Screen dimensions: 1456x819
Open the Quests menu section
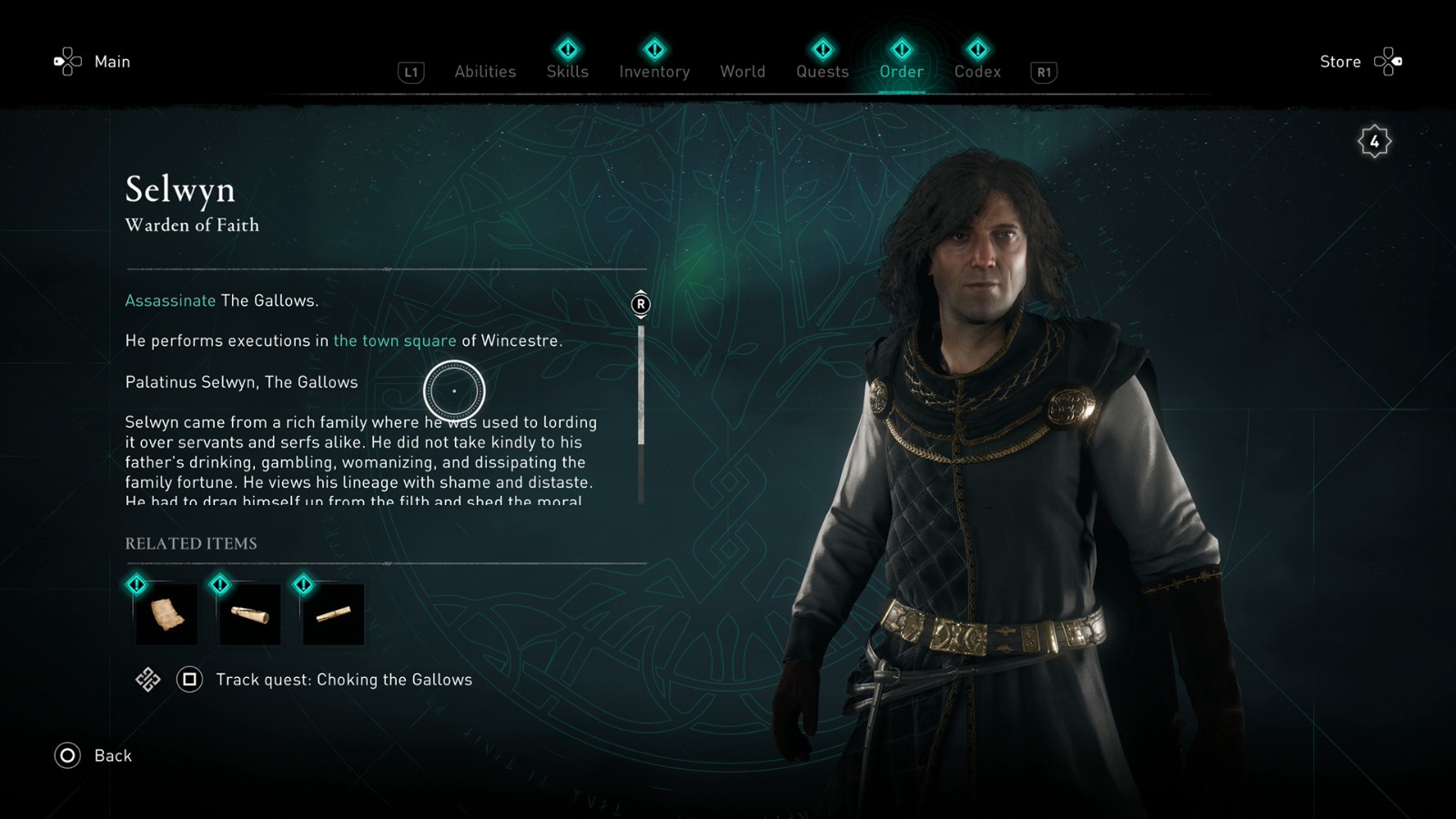[x=822, y=71]
